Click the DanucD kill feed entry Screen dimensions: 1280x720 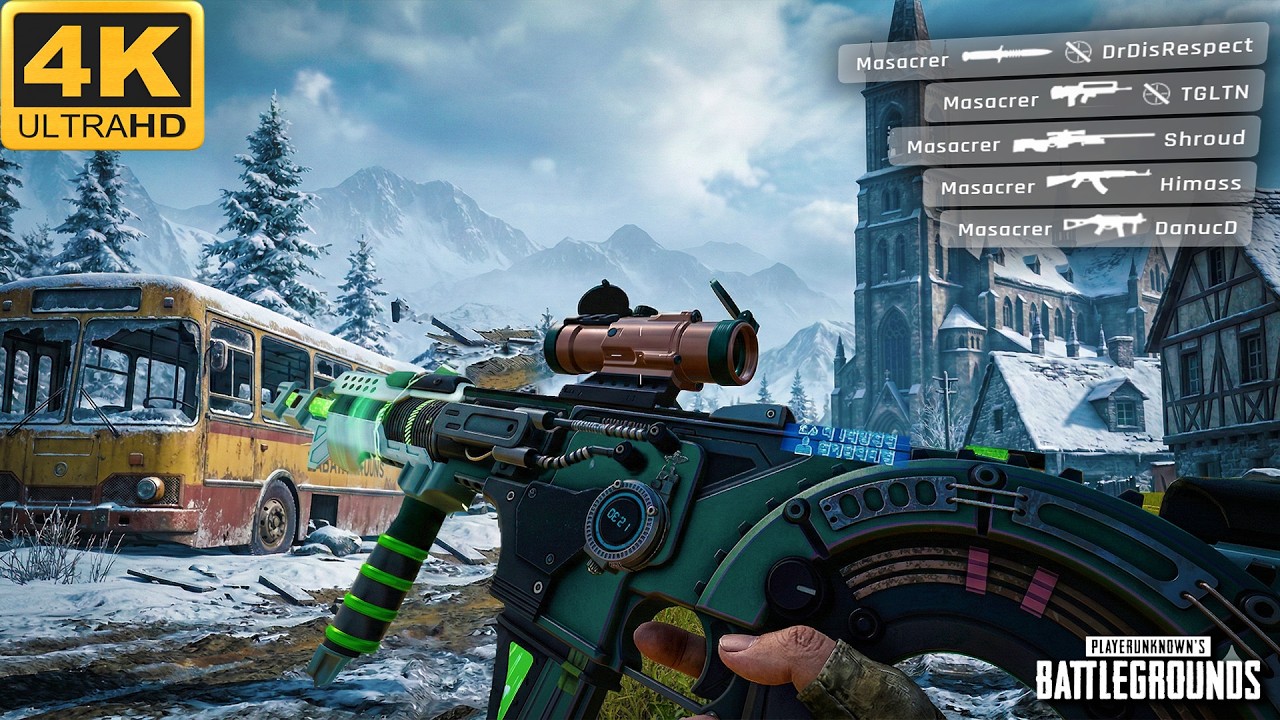point(1096,227)
